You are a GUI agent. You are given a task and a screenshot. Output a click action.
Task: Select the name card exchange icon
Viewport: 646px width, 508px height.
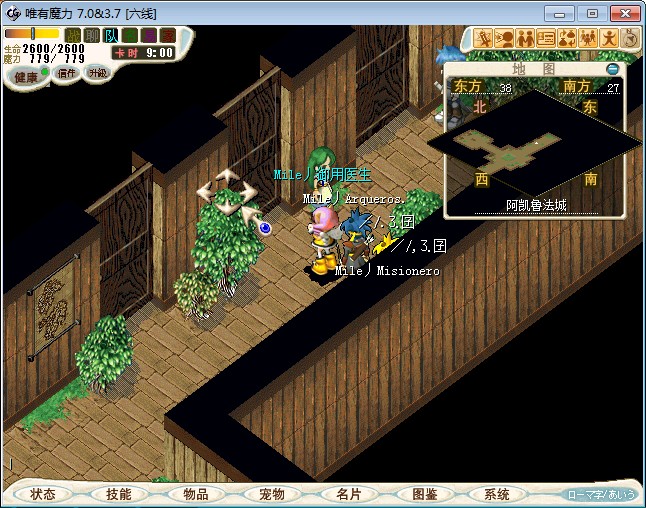[x=546, y=38]
